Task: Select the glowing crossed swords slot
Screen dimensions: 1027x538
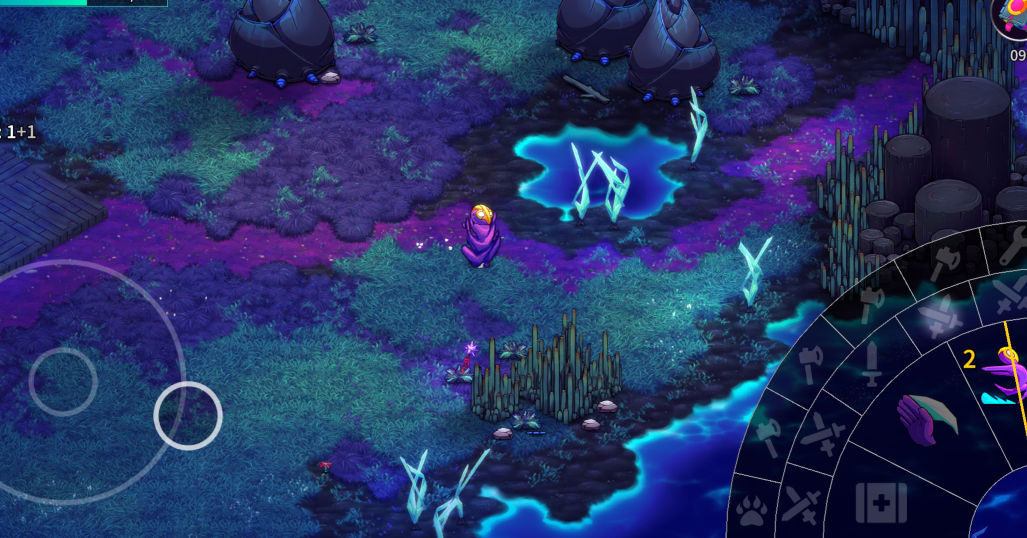Action: 939,316
